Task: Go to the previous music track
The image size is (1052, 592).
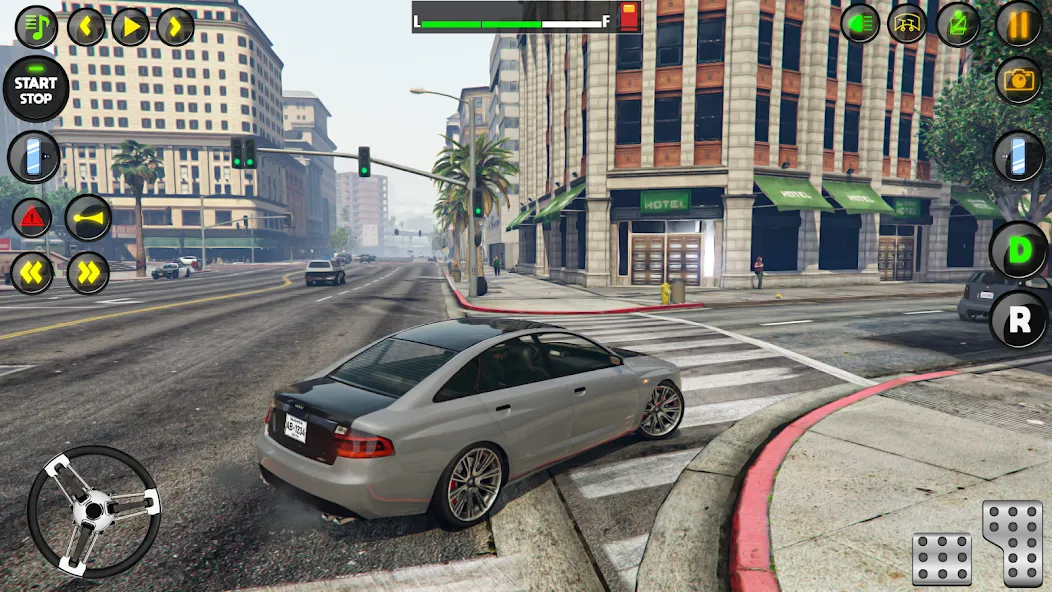Action: point(86,26)
